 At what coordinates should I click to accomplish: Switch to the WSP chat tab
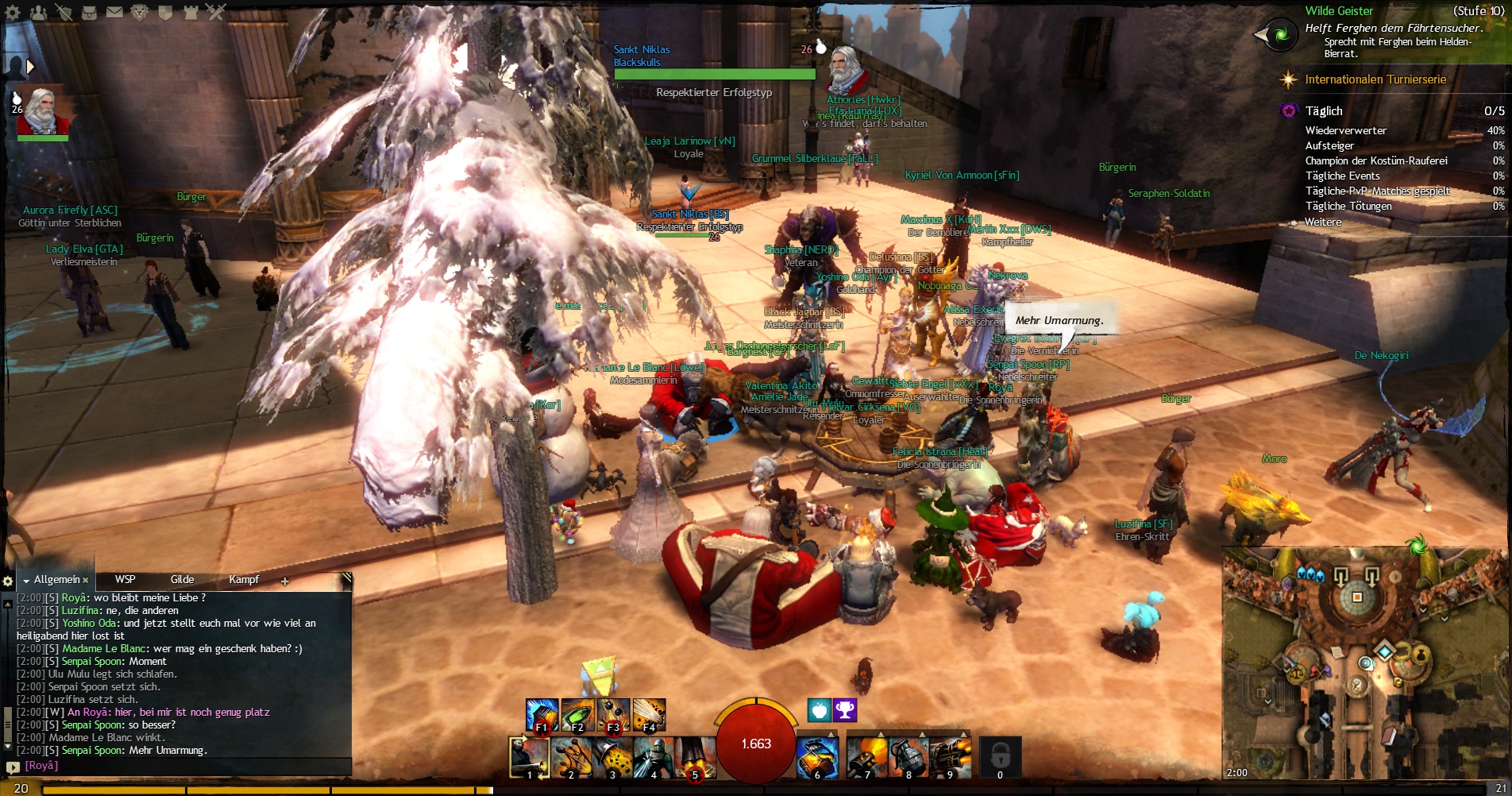pos(125,580)
